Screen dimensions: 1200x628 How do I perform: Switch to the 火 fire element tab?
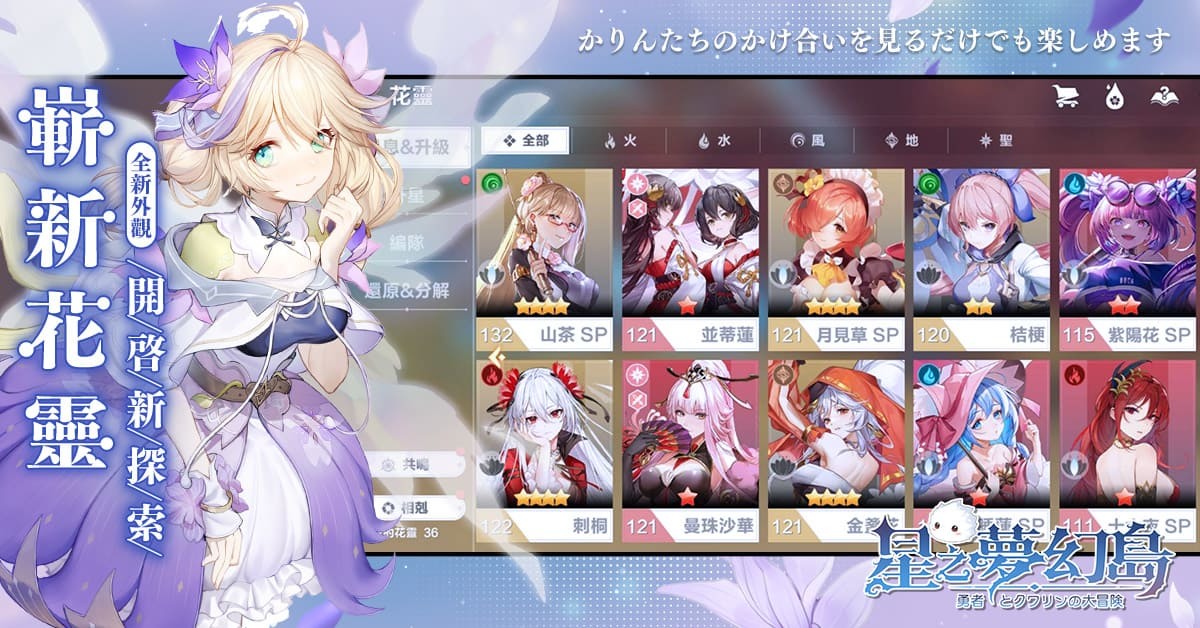(620, 141)
